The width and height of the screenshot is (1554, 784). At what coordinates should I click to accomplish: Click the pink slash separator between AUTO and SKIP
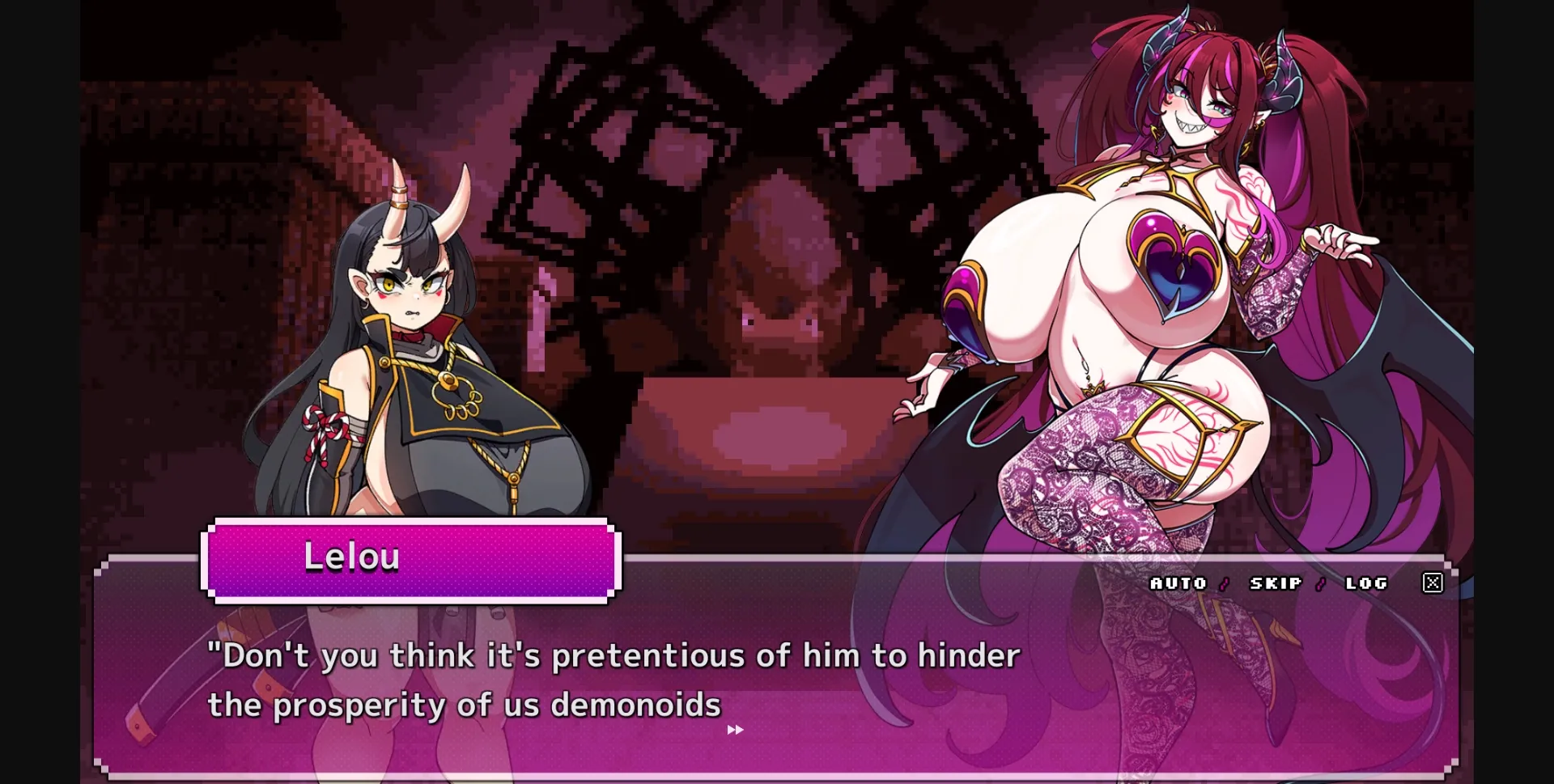click(x=1222, y=583)
